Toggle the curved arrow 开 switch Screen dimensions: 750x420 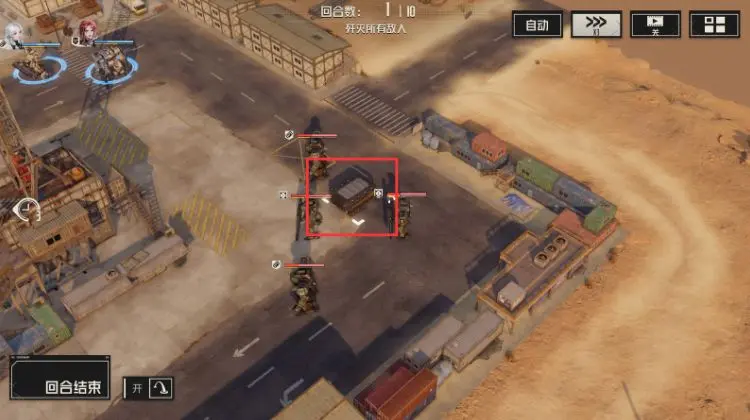[150, 388]
